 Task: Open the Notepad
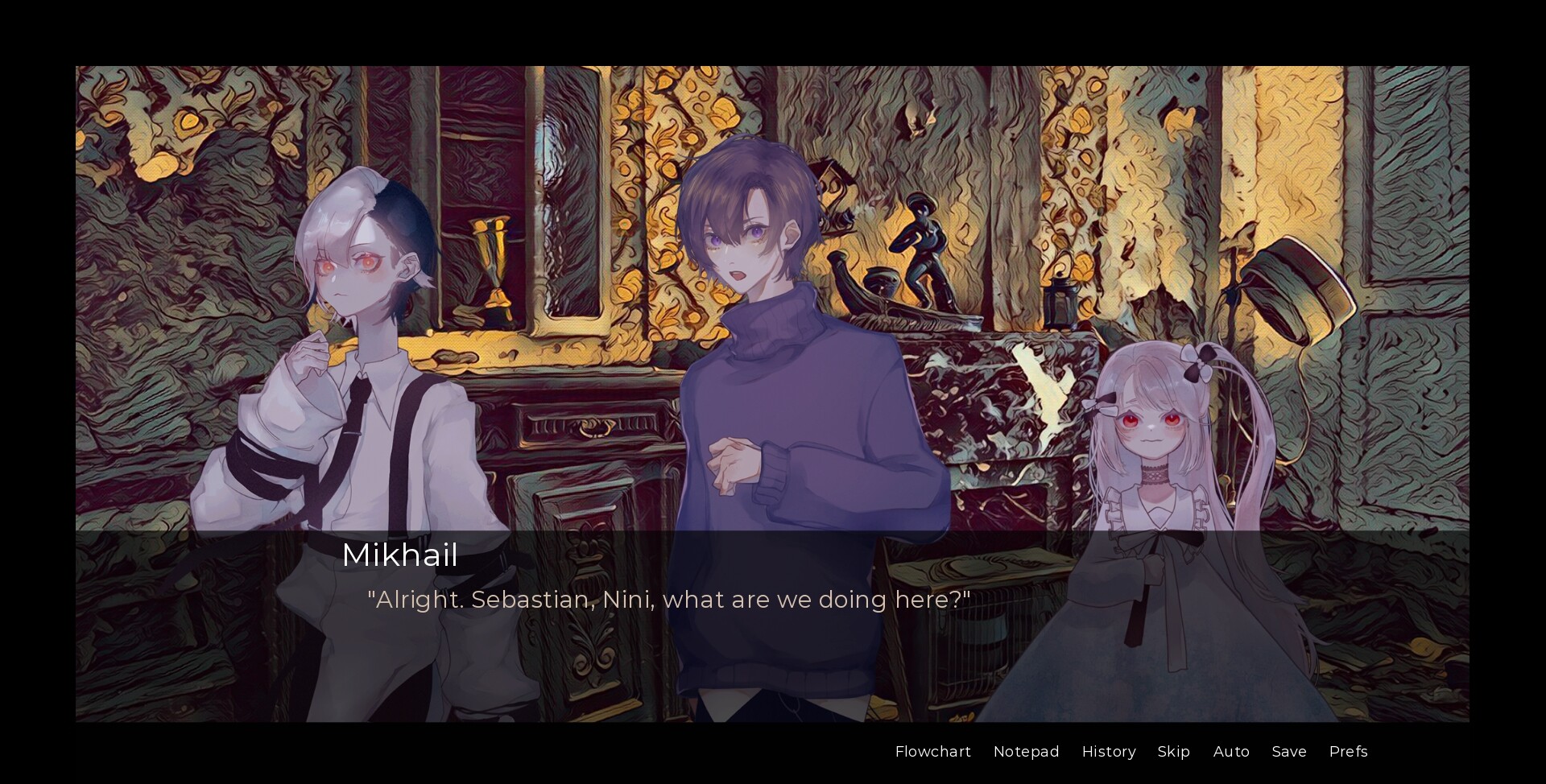point(1026,752)
